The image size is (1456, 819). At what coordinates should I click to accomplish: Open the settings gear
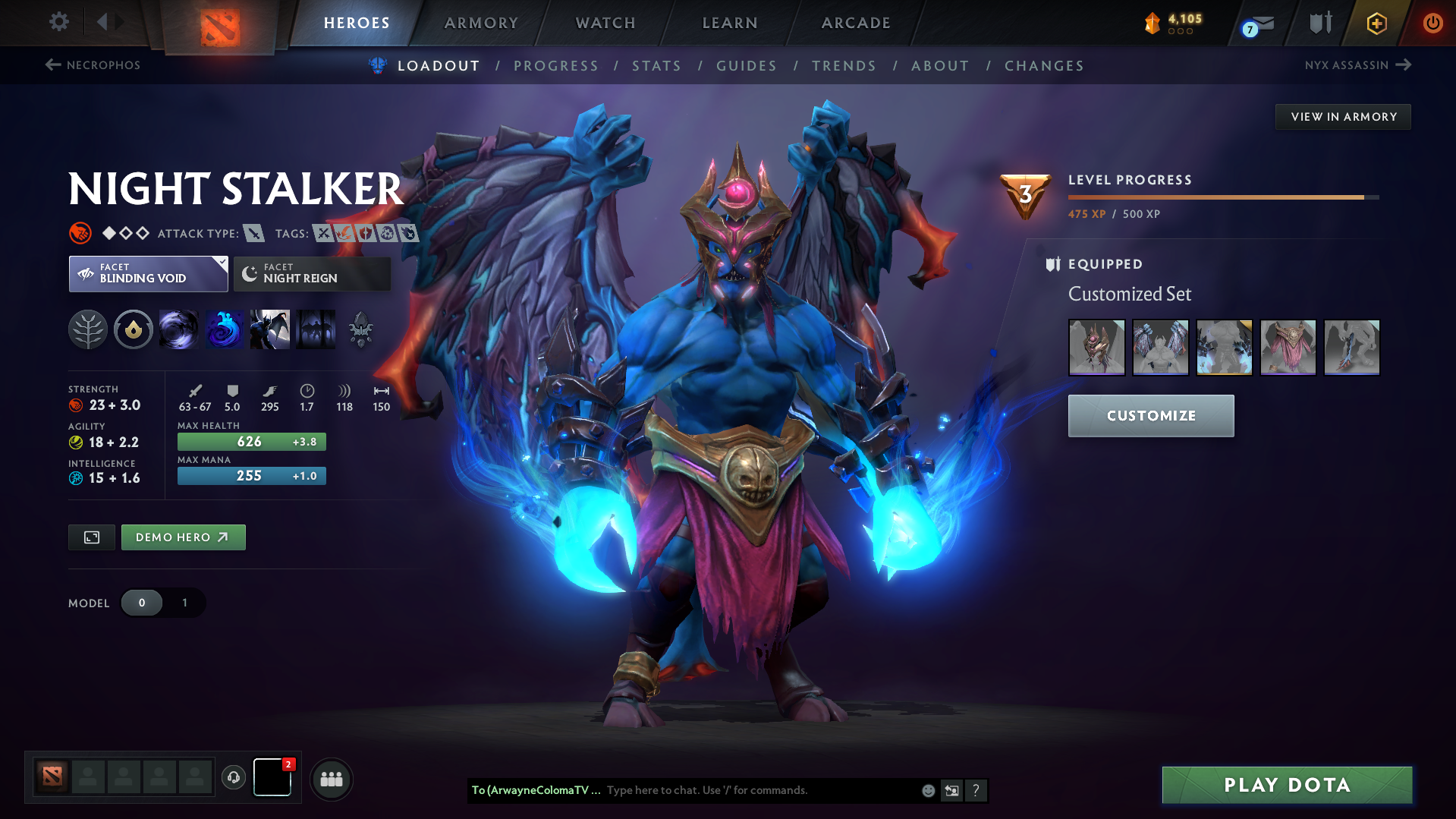click(58, 22)
